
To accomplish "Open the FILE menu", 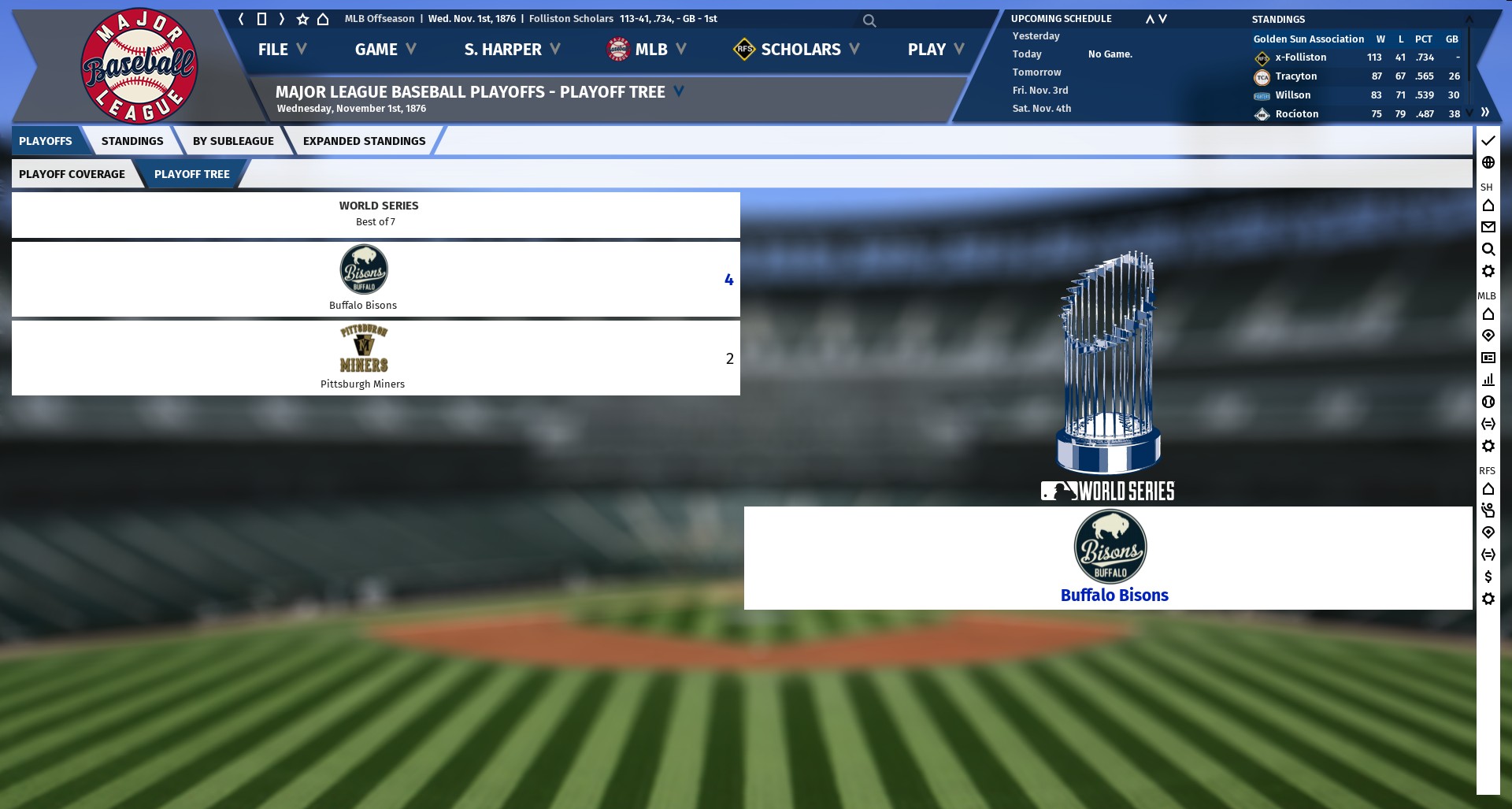I will pyautogui.click(x=281, y=50).
